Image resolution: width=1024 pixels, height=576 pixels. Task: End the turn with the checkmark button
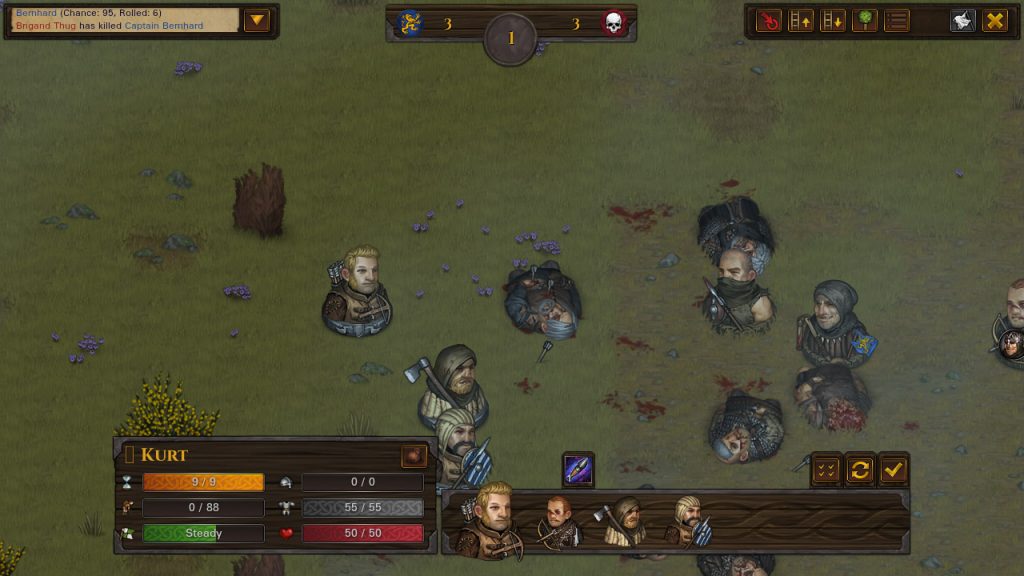[x=893, y=469]
